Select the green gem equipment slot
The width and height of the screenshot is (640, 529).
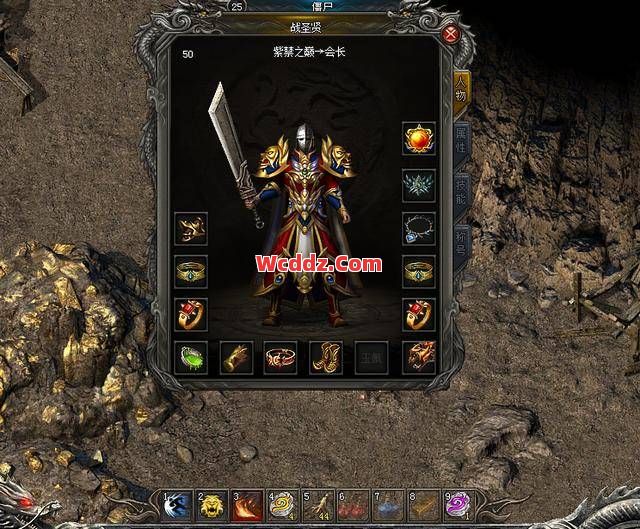pyautogui.click(x=190, y=357)
